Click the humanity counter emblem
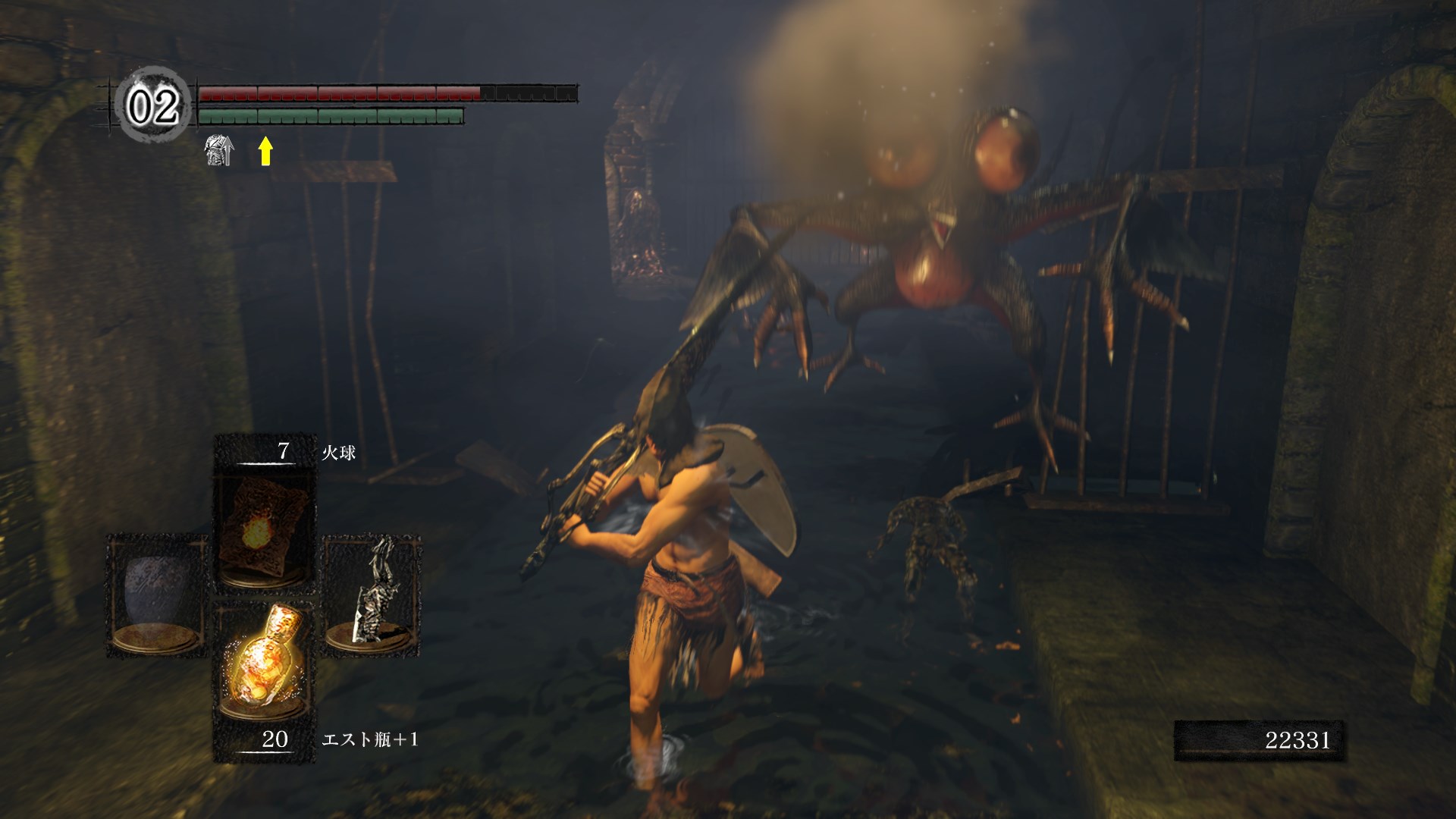1456x819 pixels. pos(154,105)
